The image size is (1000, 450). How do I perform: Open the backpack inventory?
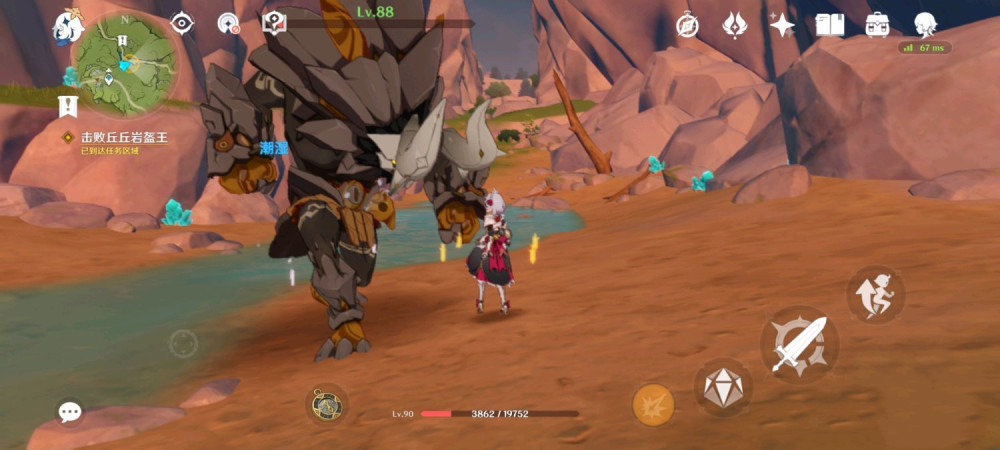tap(878, 25)
